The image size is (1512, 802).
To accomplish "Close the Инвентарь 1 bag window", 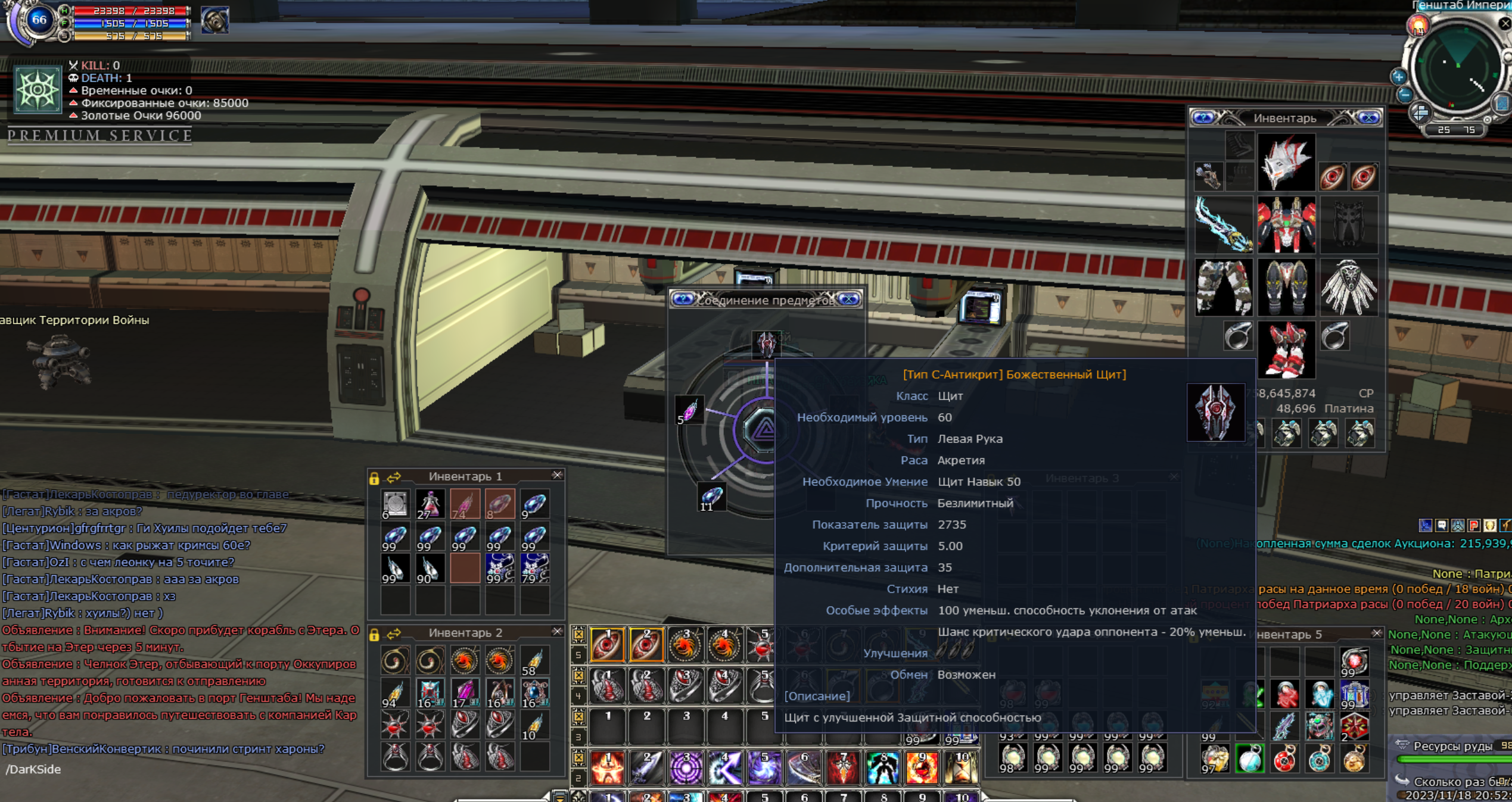I will point(557,475).
